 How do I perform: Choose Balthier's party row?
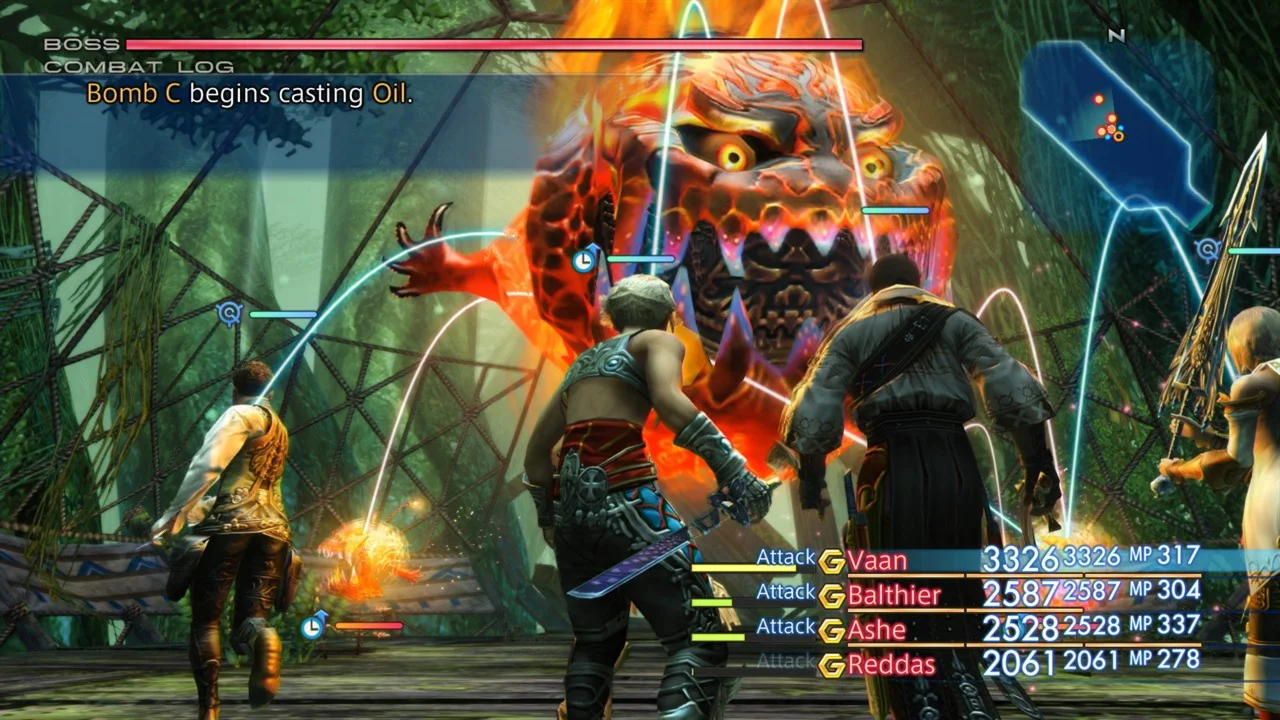pos(894,596)
